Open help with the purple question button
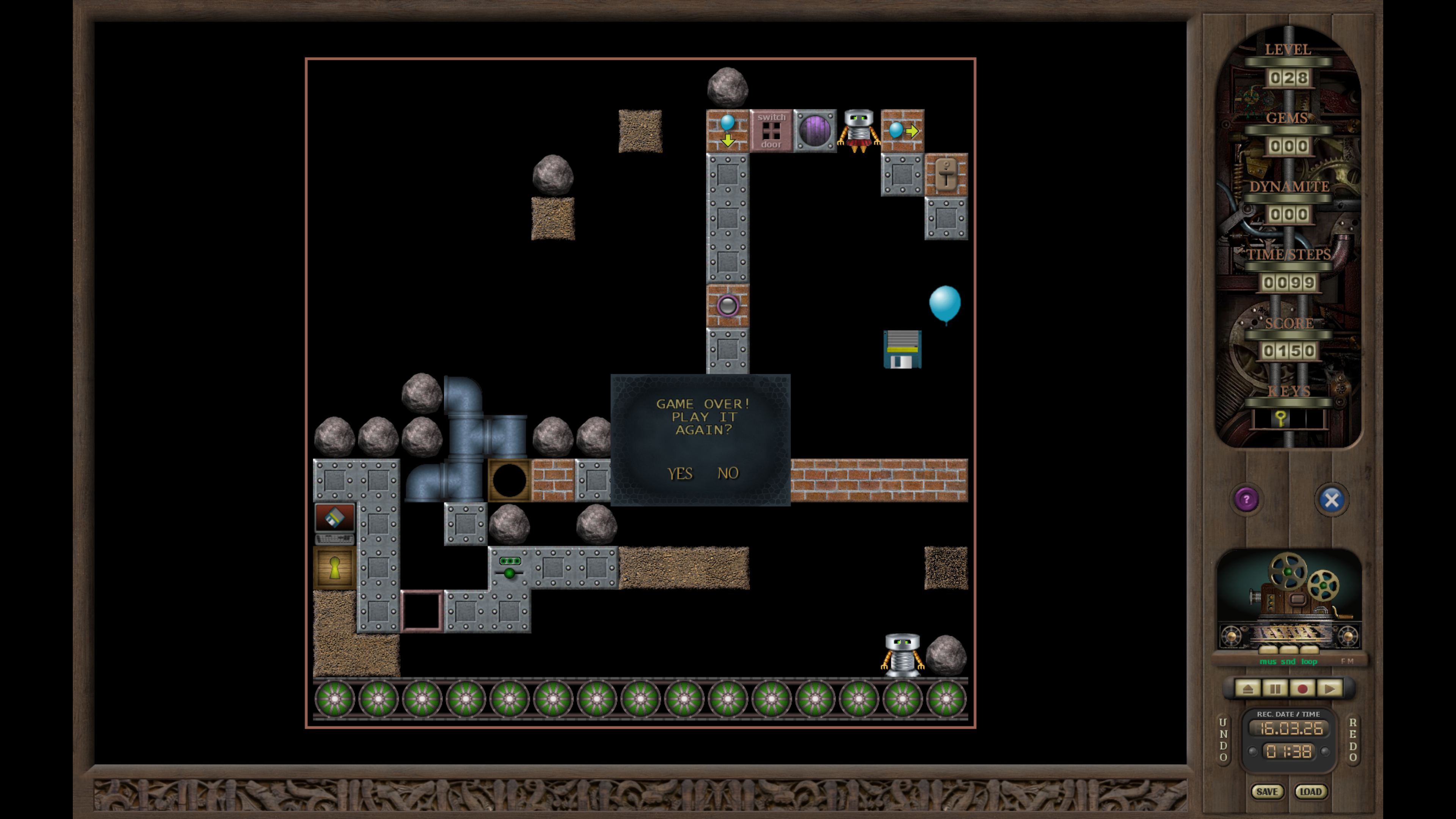 [1246, 500]
